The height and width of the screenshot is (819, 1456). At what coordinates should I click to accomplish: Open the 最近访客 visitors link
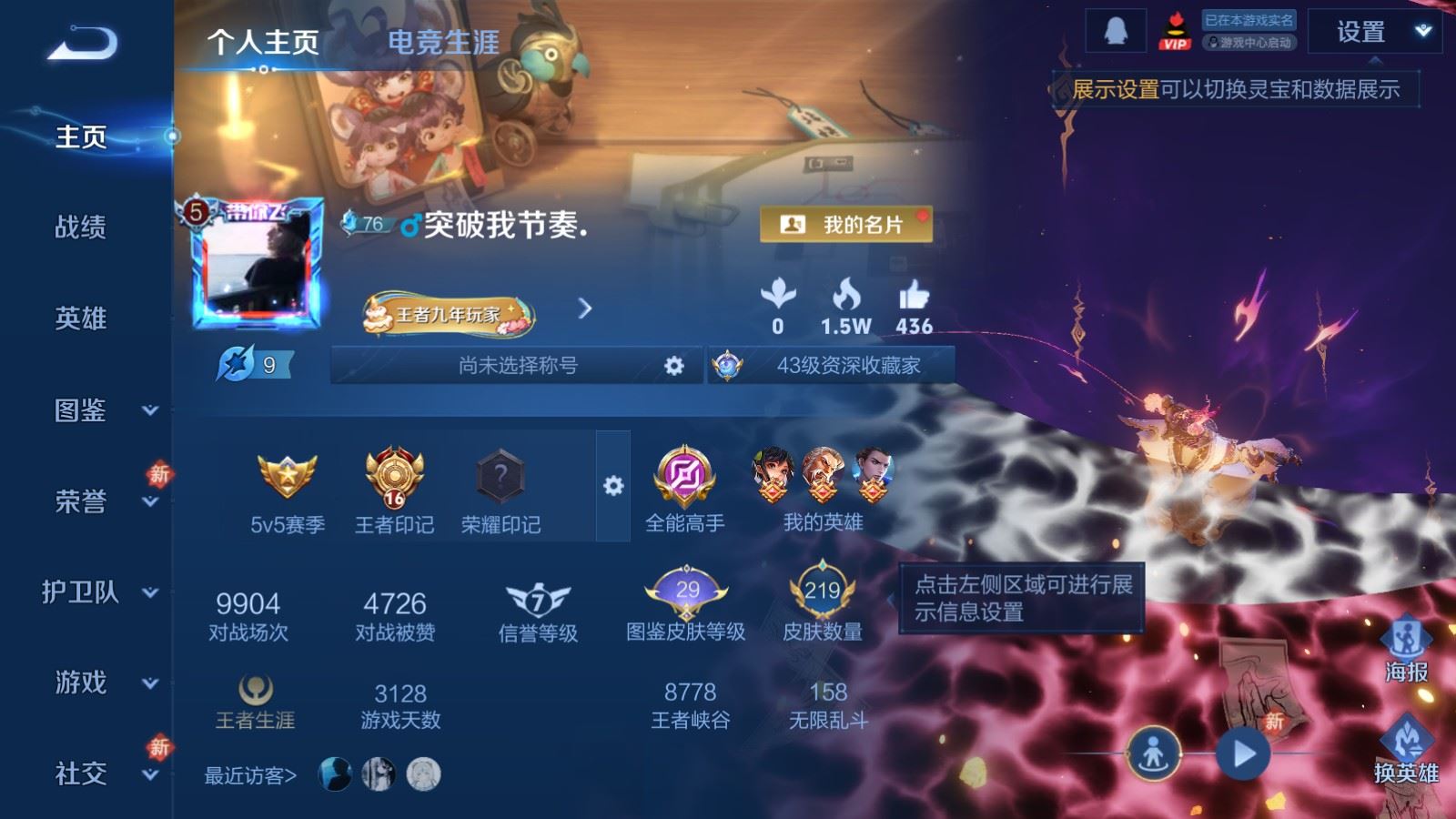tap(248, 774)
